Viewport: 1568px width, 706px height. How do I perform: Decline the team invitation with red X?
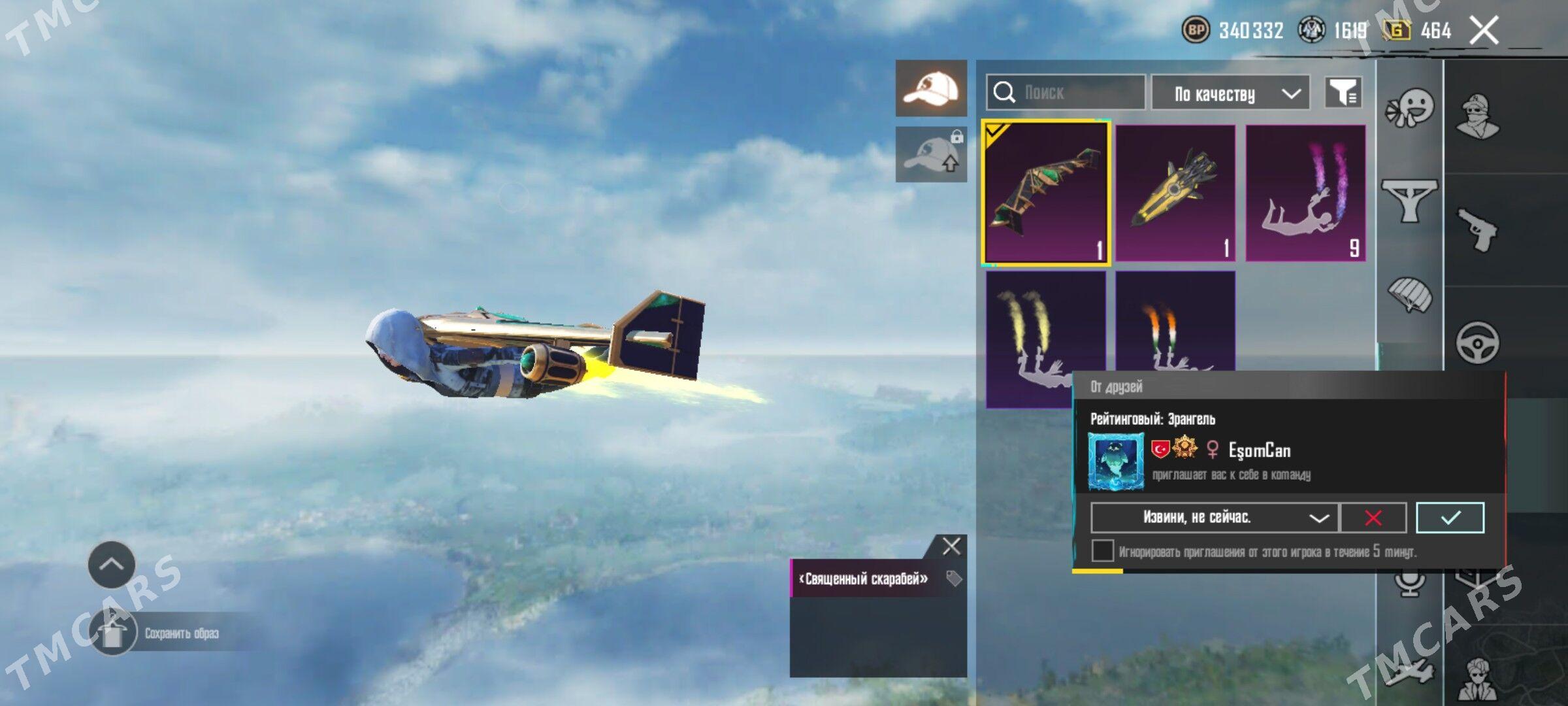(1373, 518)
